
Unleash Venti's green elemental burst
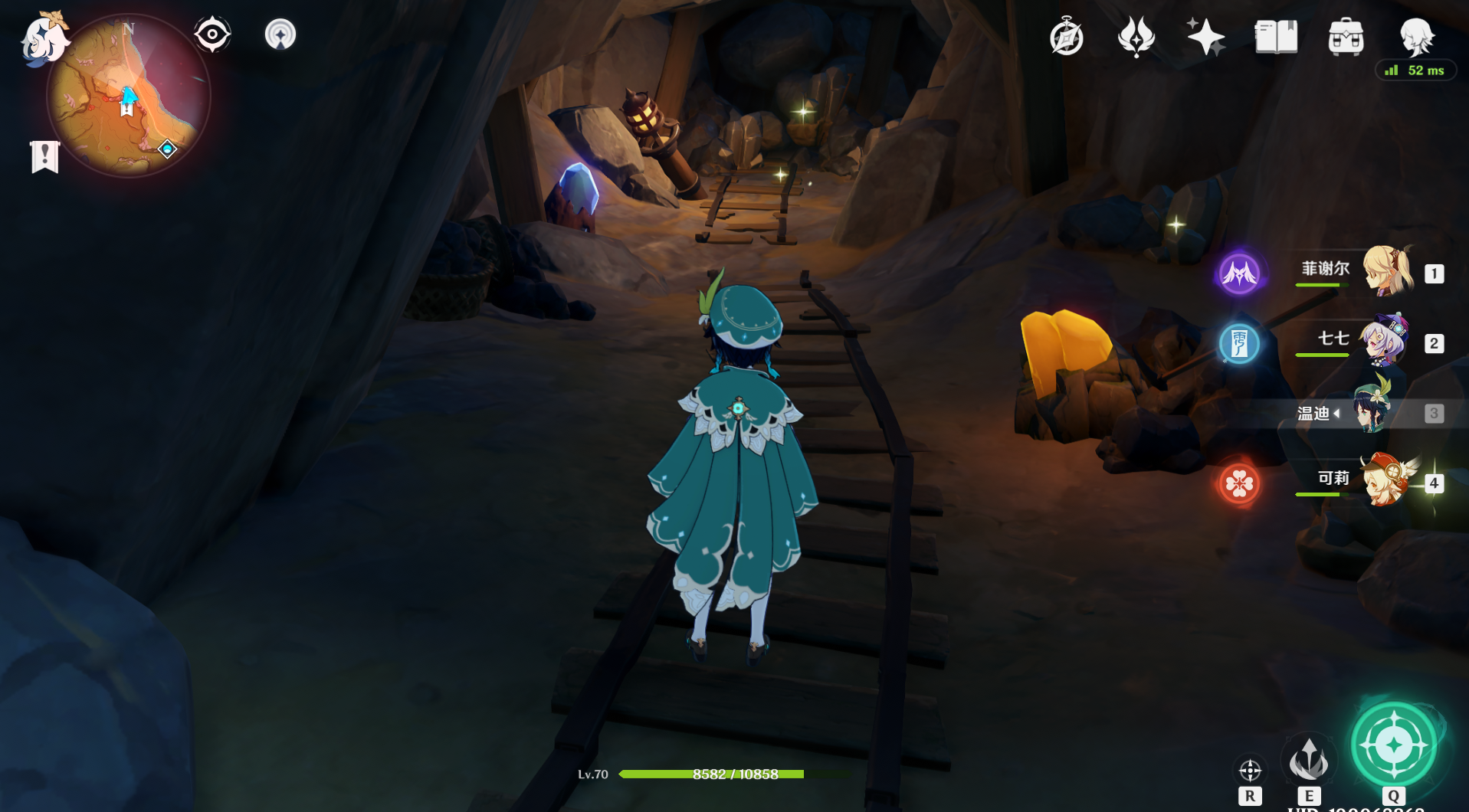click(1393, 745)
